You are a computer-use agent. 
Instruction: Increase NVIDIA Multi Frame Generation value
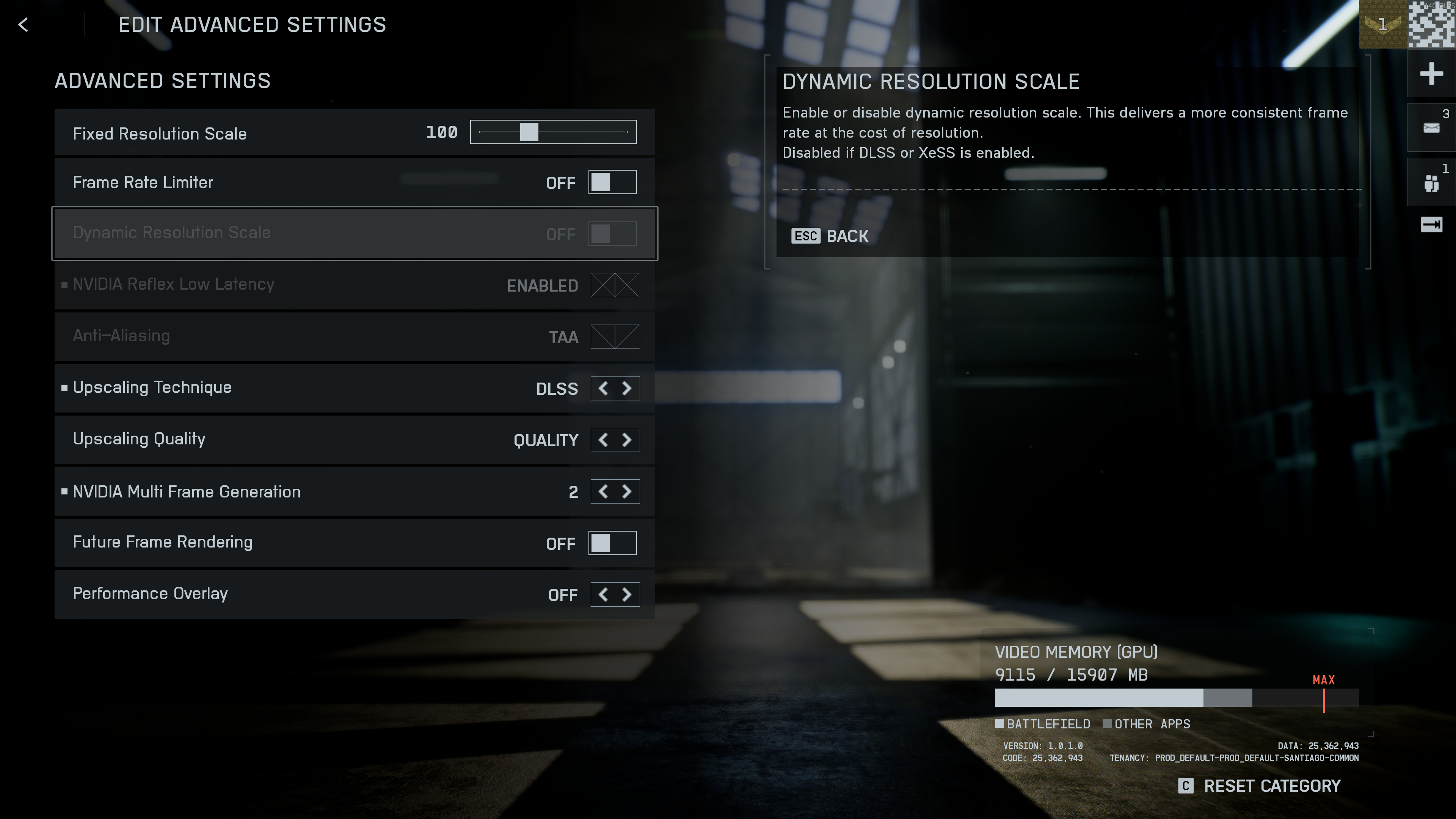(626, 491)
